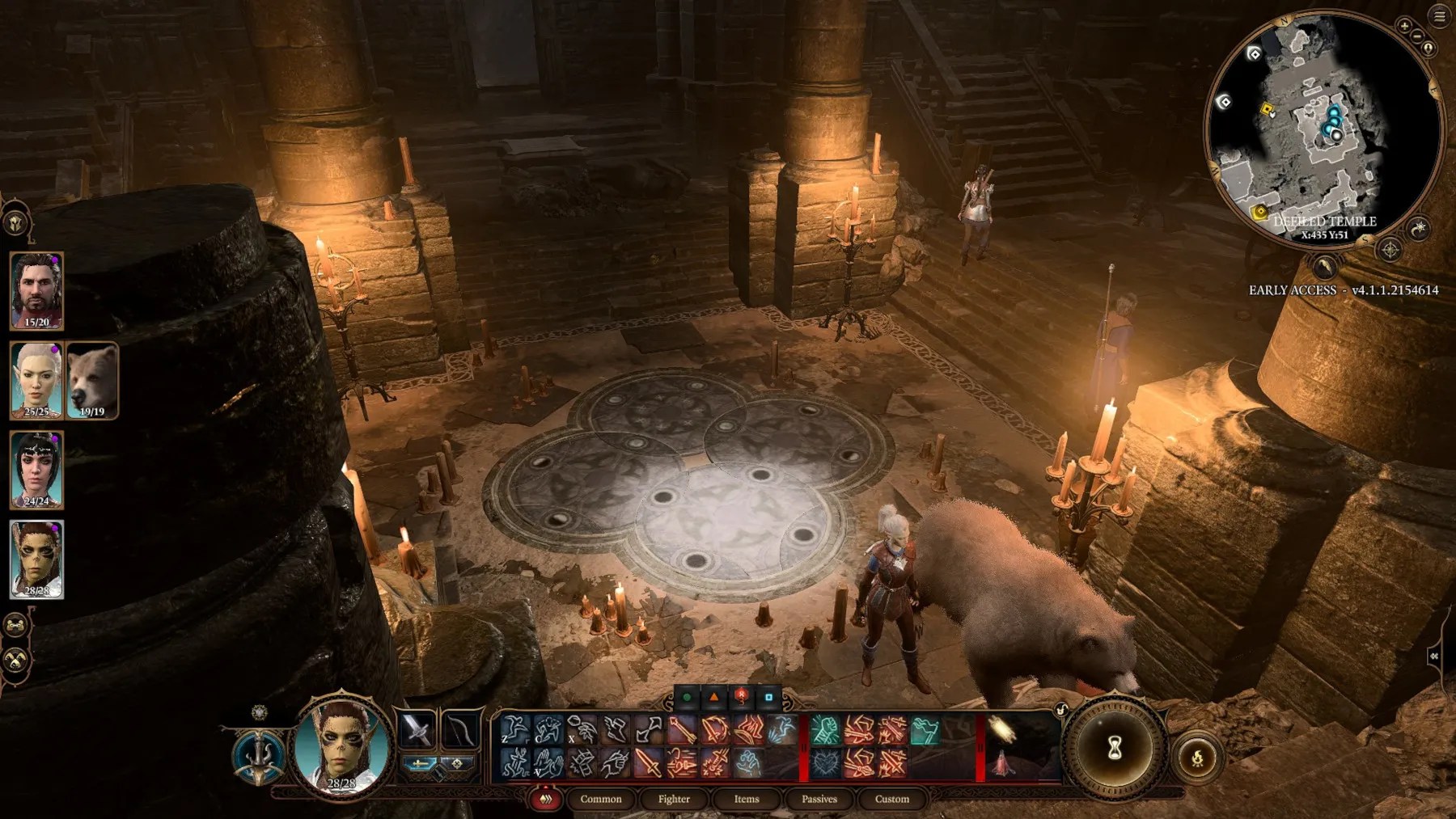Zoom out the minimap with minus button
This screenshot has width=1456, height=819.
coord(1417,36)
